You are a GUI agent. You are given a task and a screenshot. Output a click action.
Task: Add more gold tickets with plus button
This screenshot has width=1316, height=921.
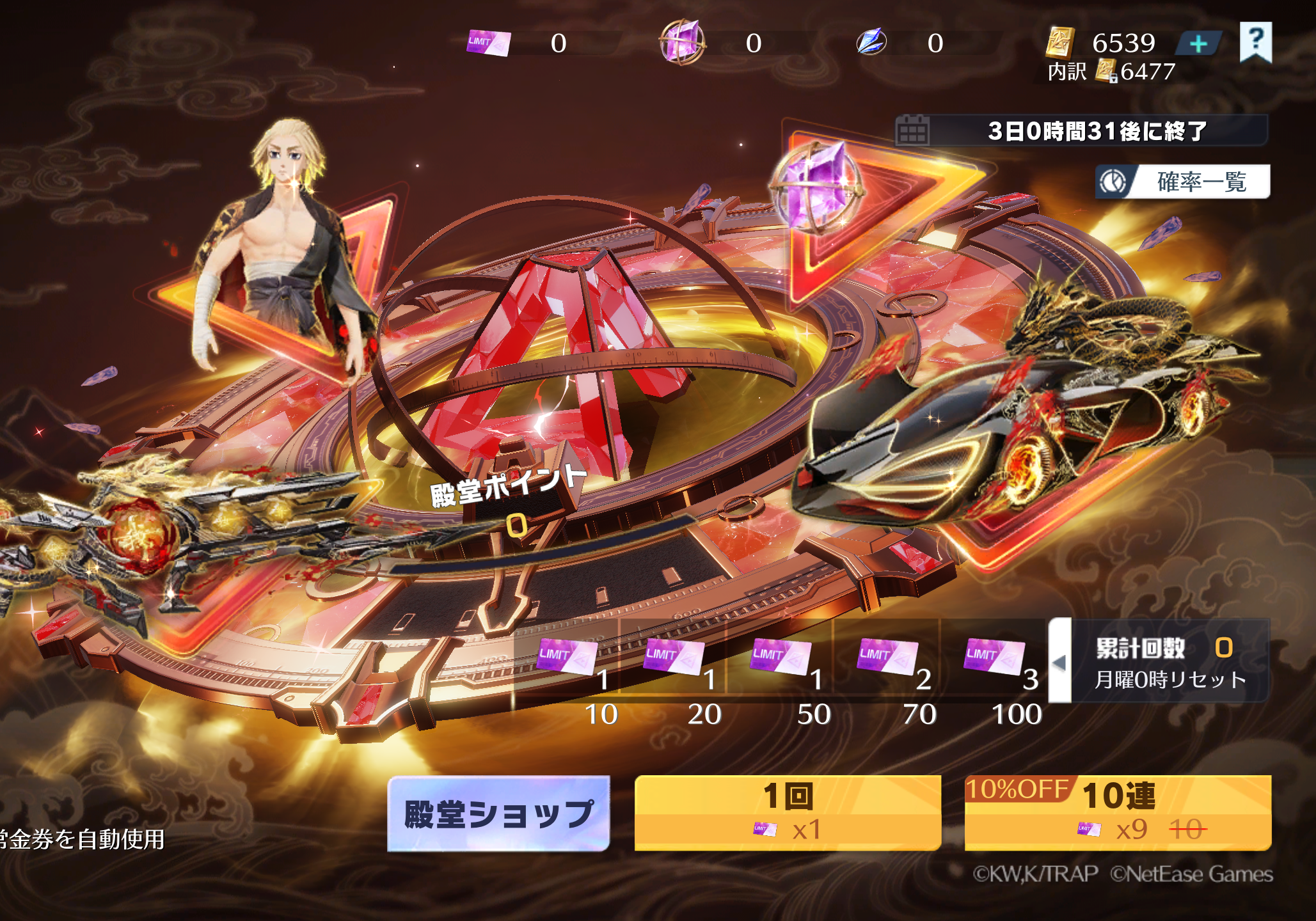coord(1198,43)
